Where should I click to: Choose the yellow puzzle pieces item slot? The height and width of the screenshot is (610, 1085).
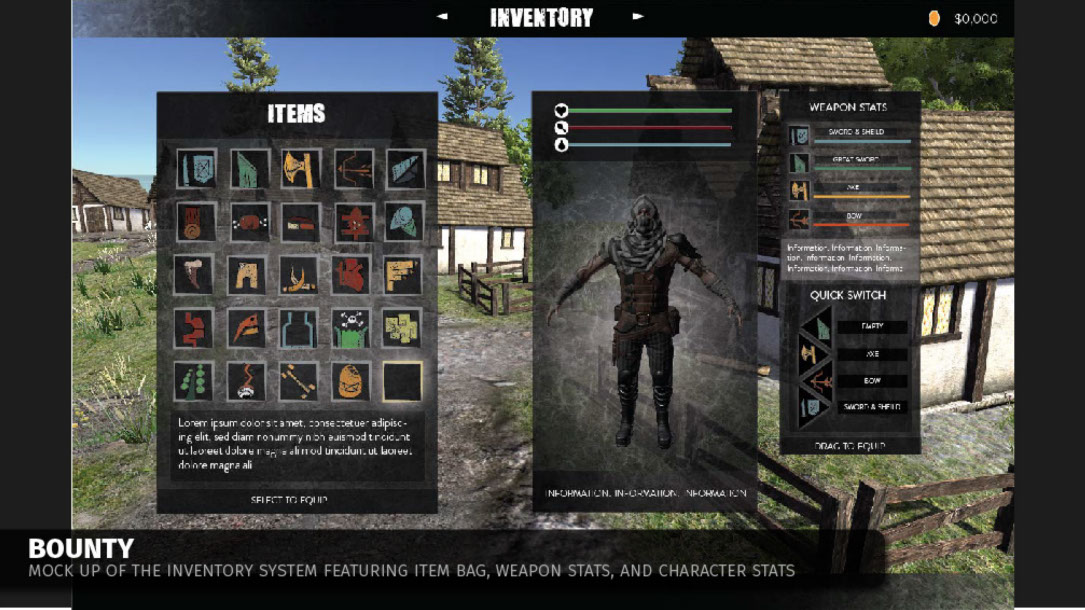point(404,328)
